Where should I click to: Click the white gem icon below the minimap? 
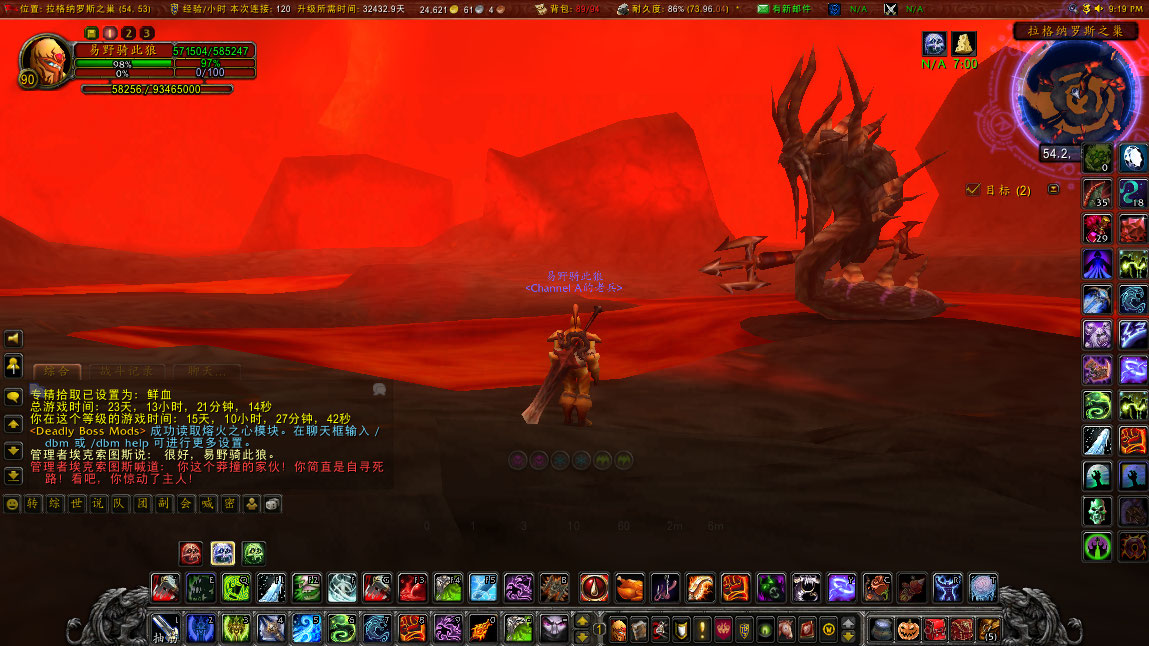(x=1134, y=156)
